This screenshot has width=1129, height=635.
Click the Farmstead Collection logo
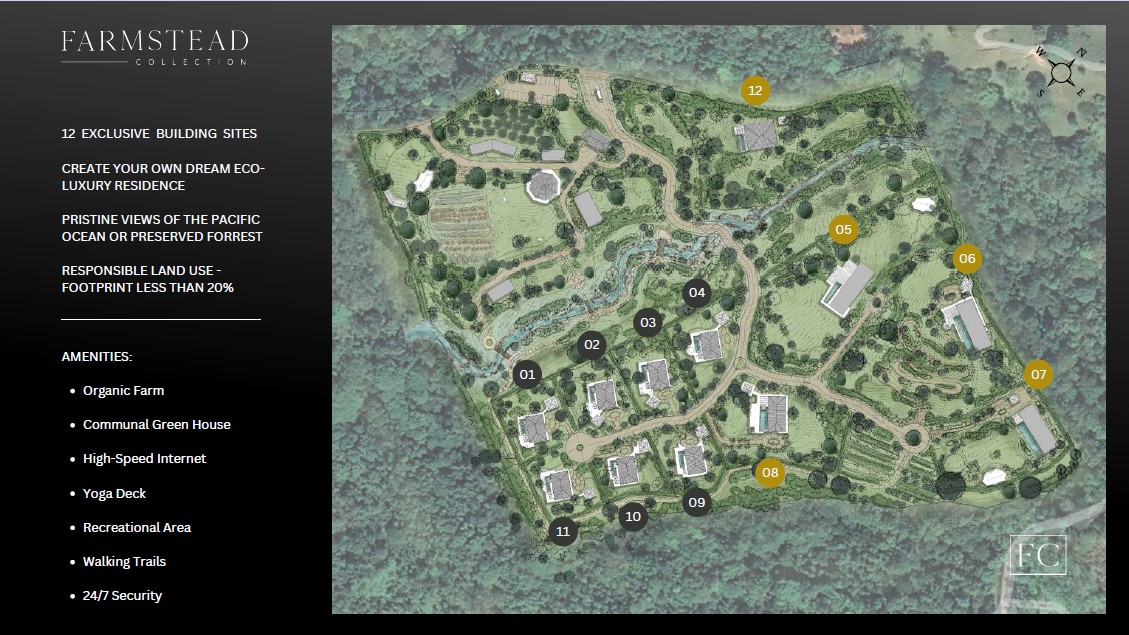coord(154,47)
